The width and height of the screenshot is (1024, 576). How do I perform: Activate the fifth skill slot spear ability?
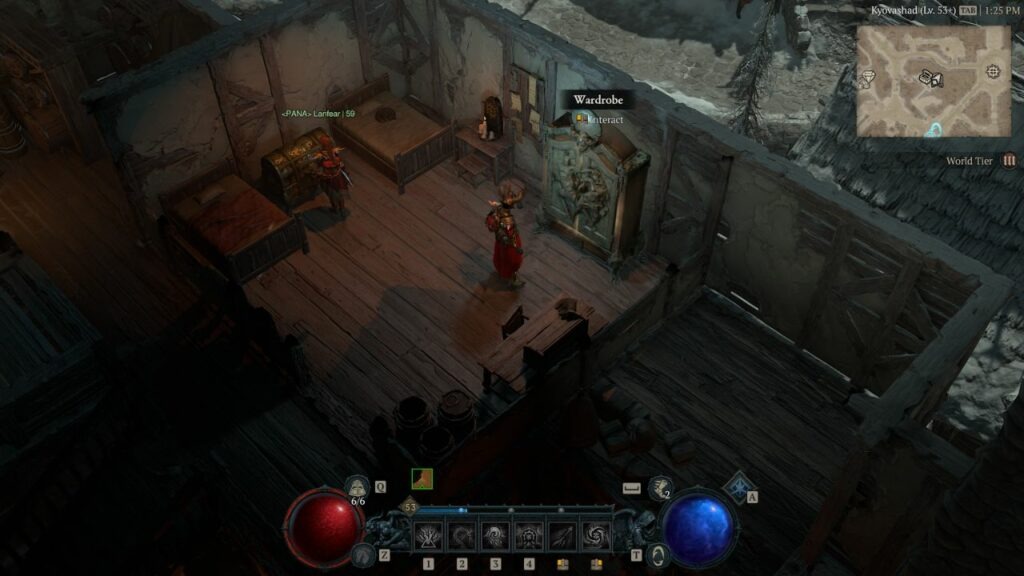point(563,537)
